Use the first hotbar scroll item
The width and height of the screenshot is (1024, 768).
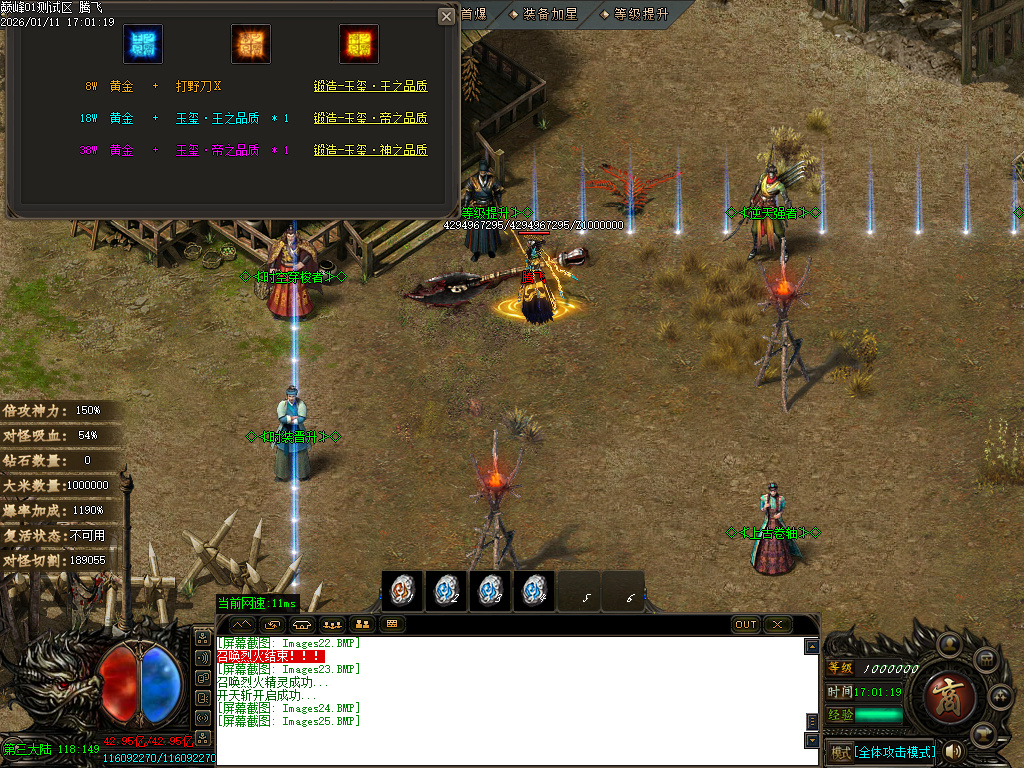[x=402, y=591]
